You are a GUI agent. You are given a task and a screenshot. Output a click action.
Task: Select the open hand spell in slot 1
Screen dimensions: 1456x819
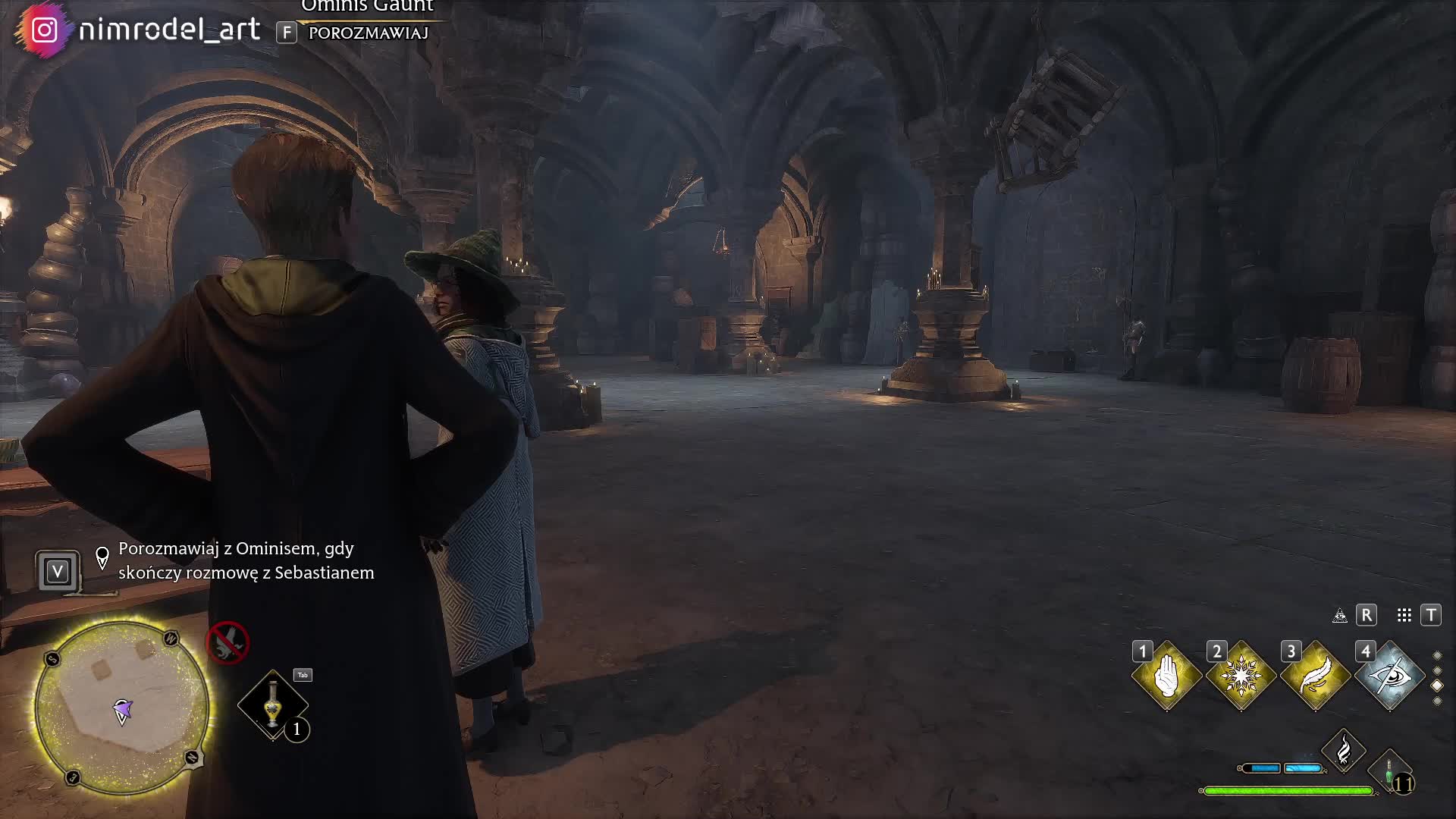(x=1166, y=676)
